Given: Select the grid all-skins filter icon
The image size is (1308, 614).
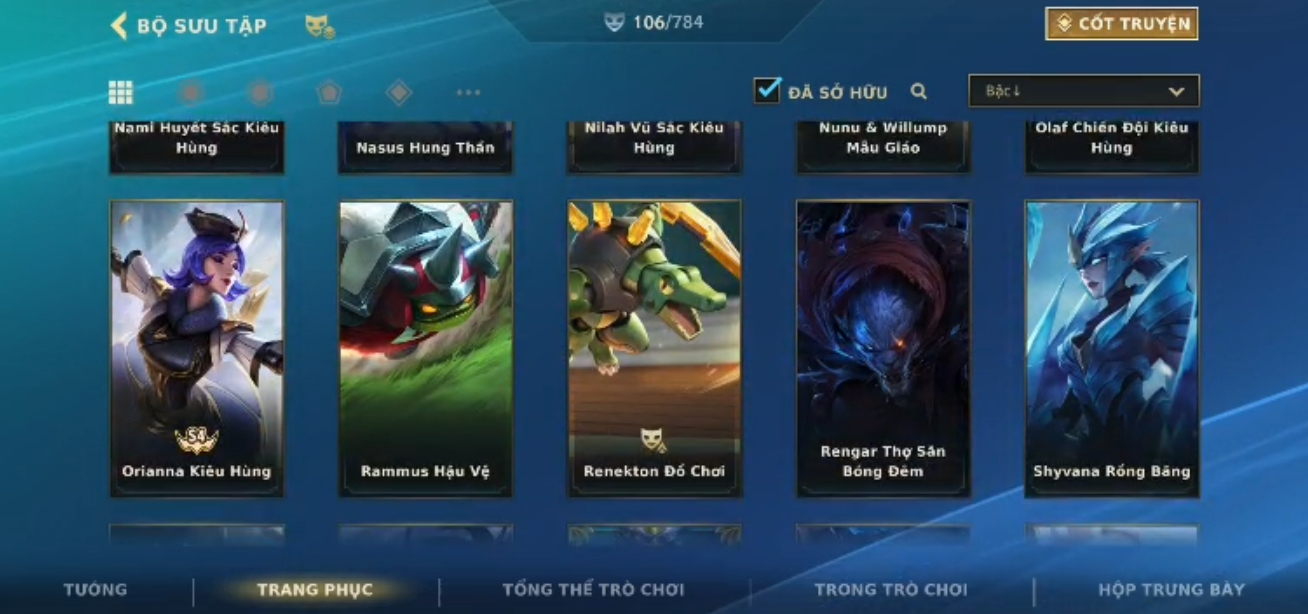Looking at the screenshot, I should (121, 93).
